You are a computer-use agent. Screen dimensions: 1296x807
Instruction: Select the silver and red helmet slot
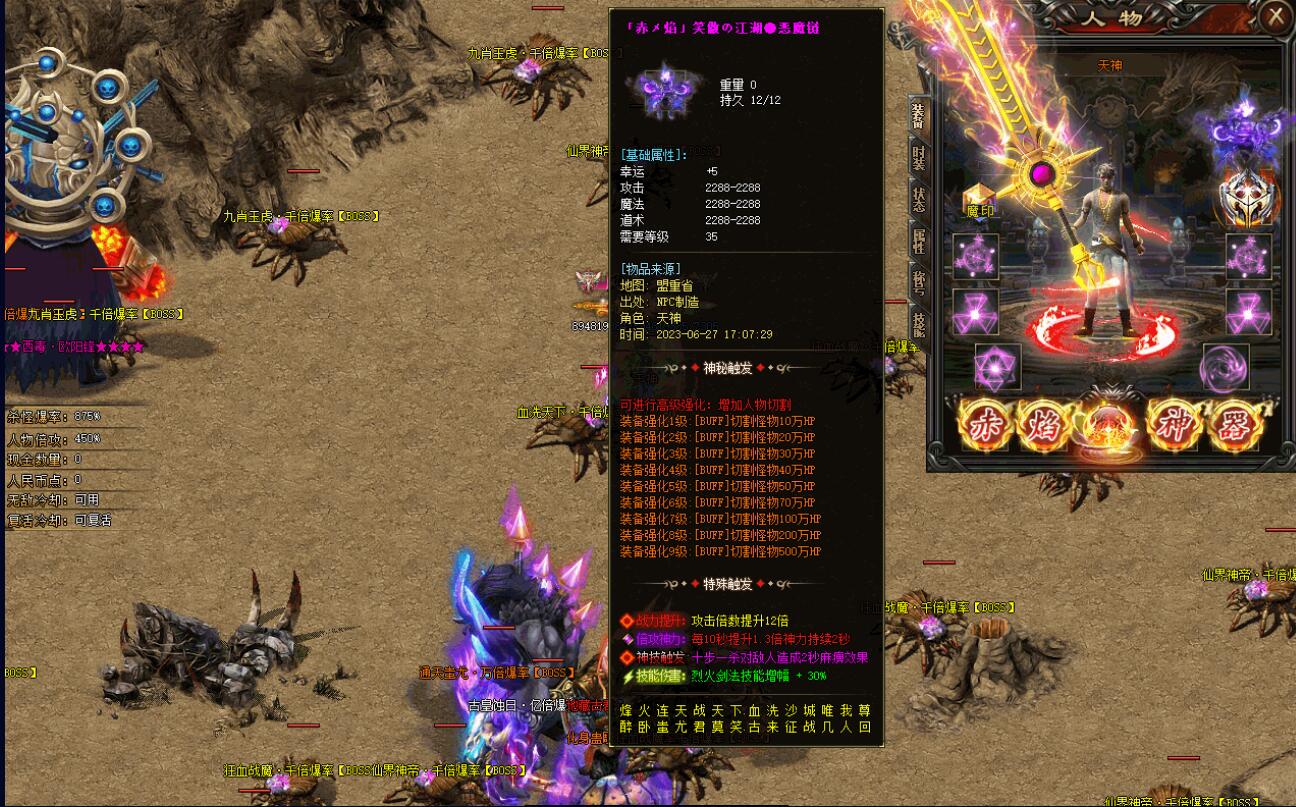coord(1248,197)
